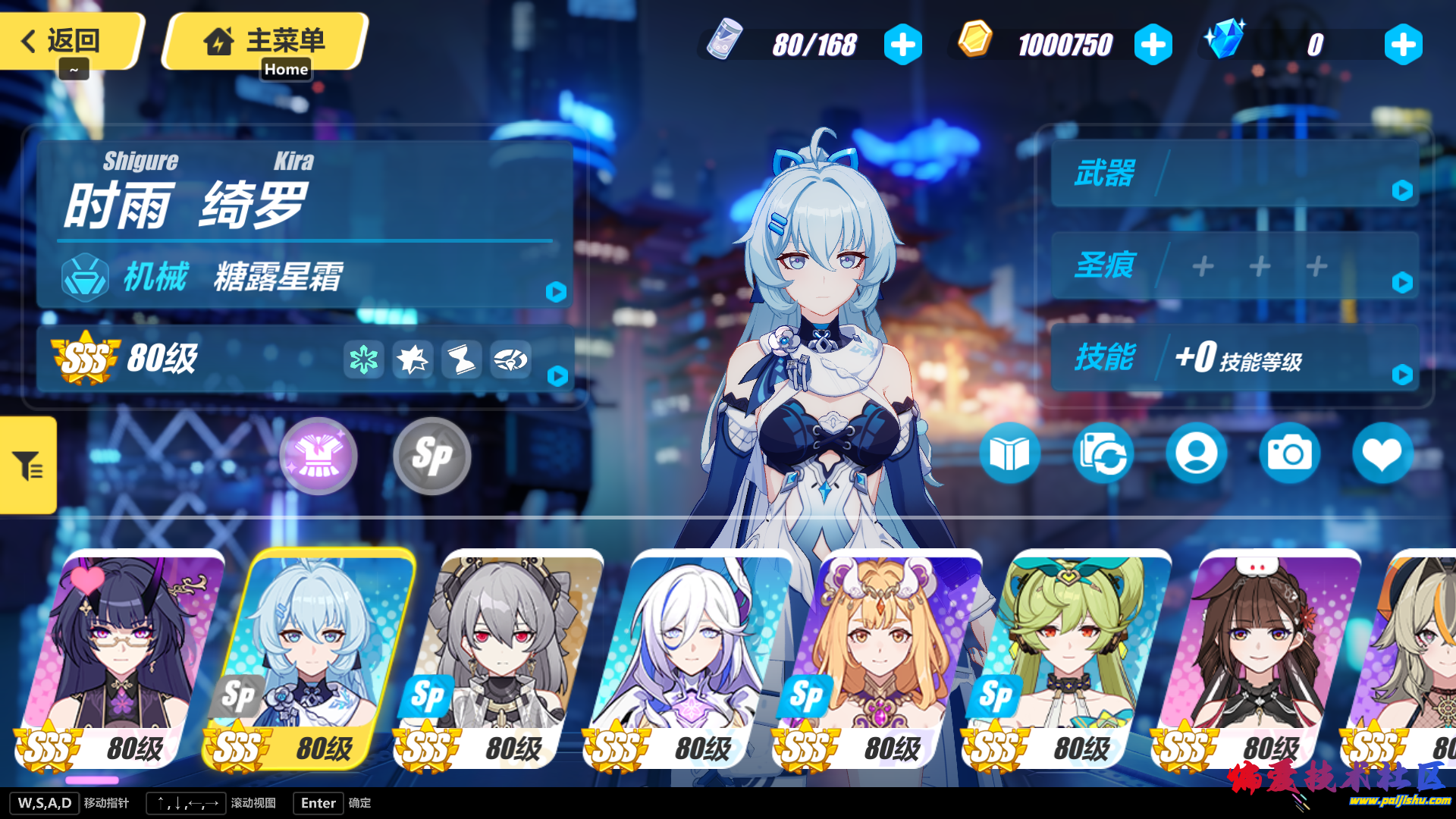1456x819 pixels.
Task: Select the purple-horned valkyrie with glasses
Action: pos(121,652)
